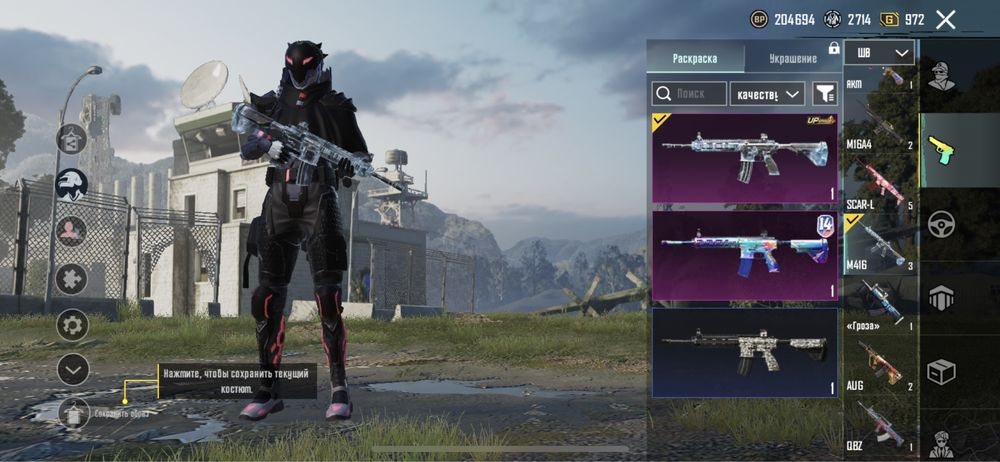
Task: Open the vehicle steering wheel category
Action: coord(941,223)
